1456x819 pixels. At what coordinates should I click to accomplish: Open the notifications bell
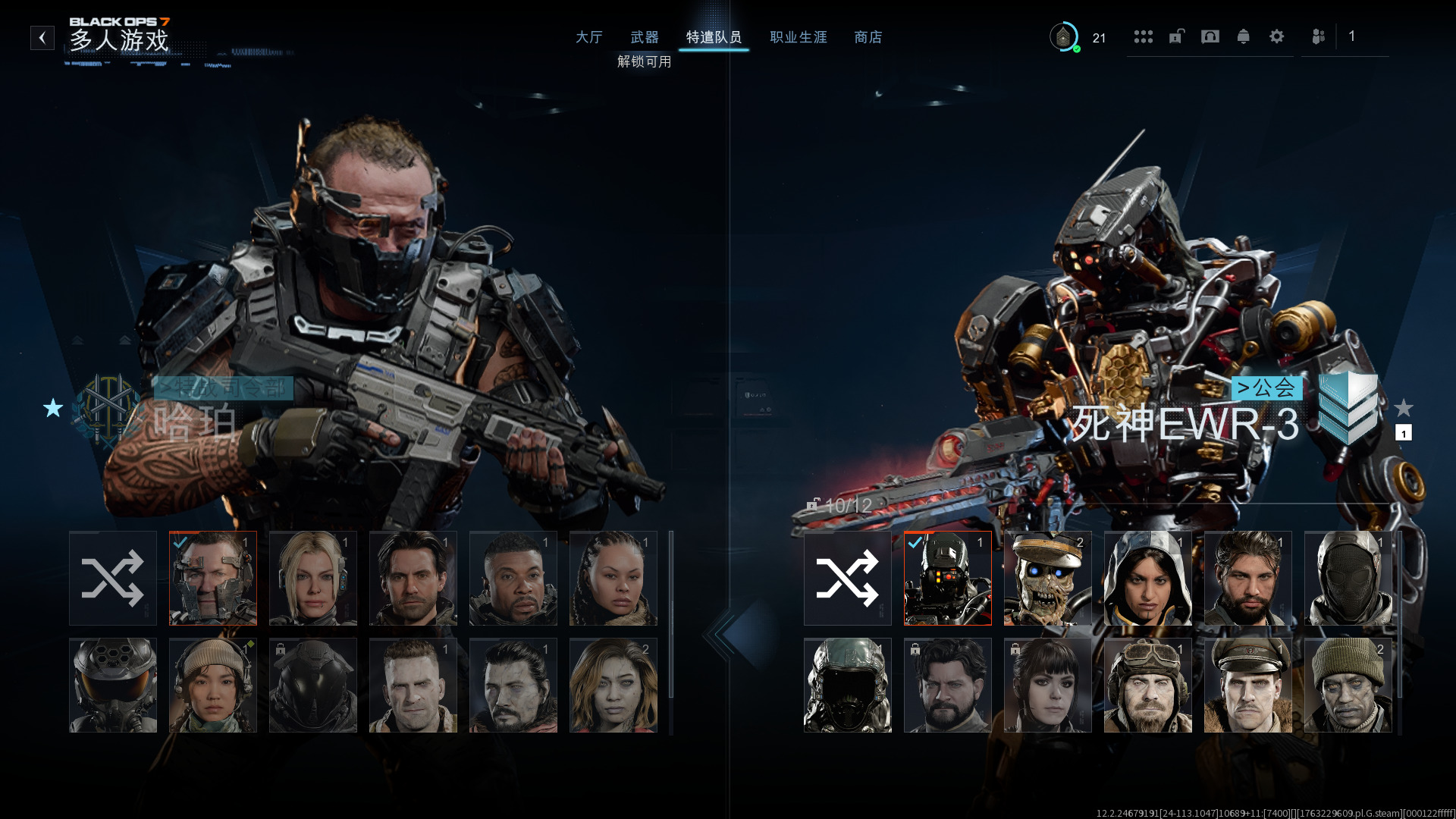pyautogui.click(x=1243, y=36)
